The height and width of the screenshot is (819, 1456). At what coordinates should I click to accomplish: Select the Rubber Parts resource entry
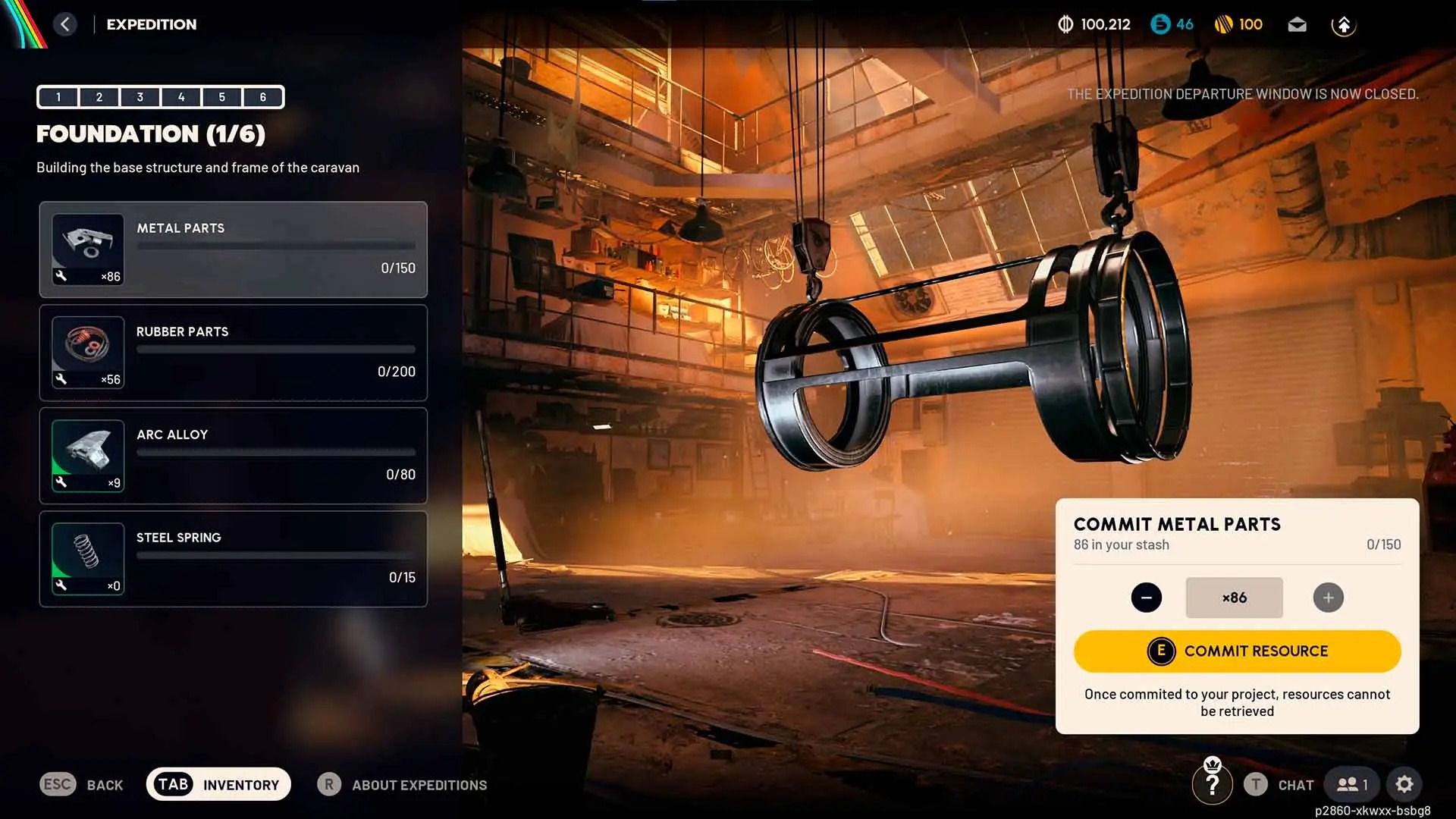click(x=233, y=353)
